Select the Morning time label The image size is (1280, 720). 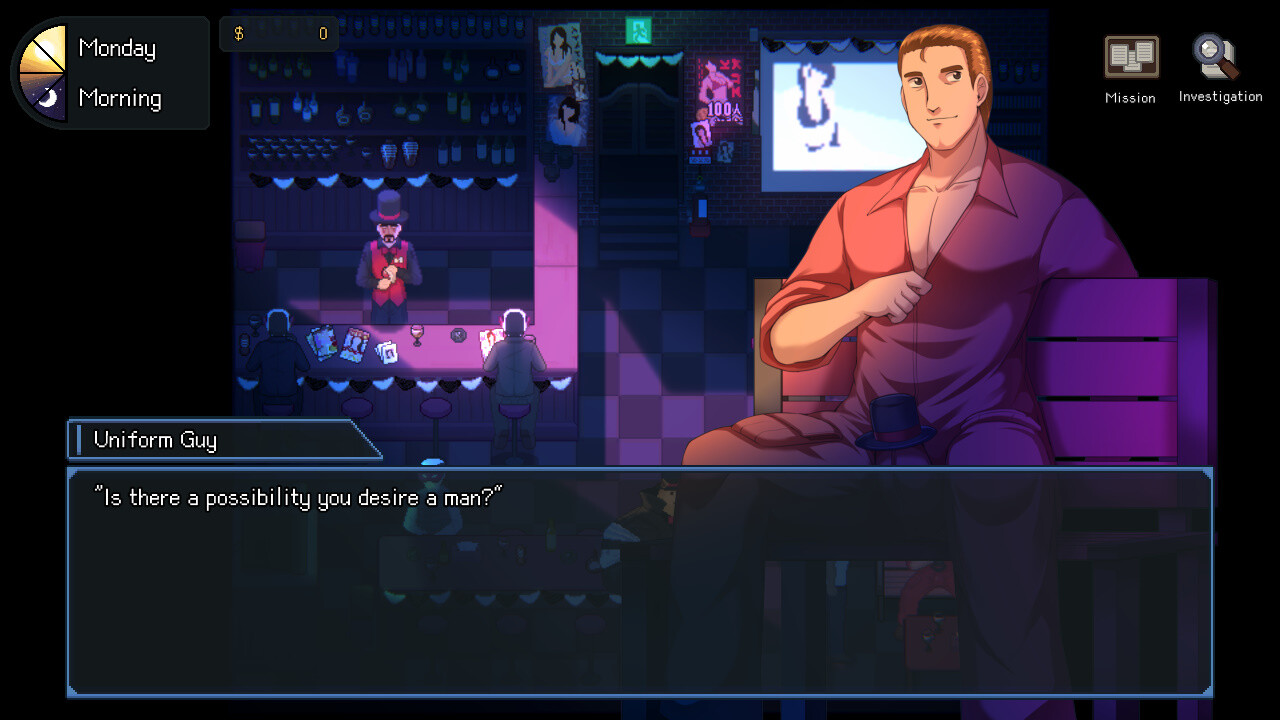[x=120, y=98]
